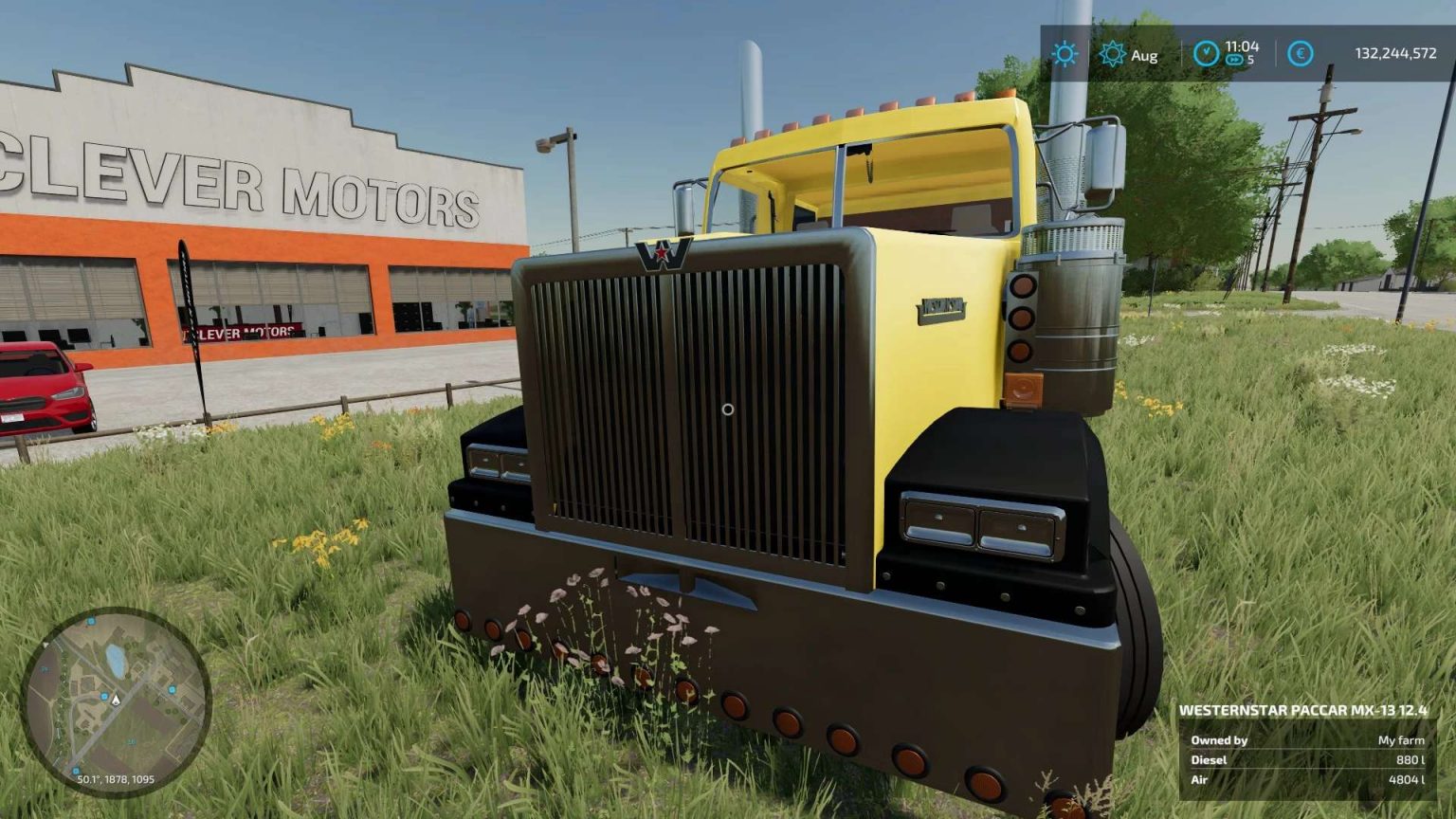Click the current weather sun icon
This screenshot has height=819, width=1456.
click(x=1064, y=55)
